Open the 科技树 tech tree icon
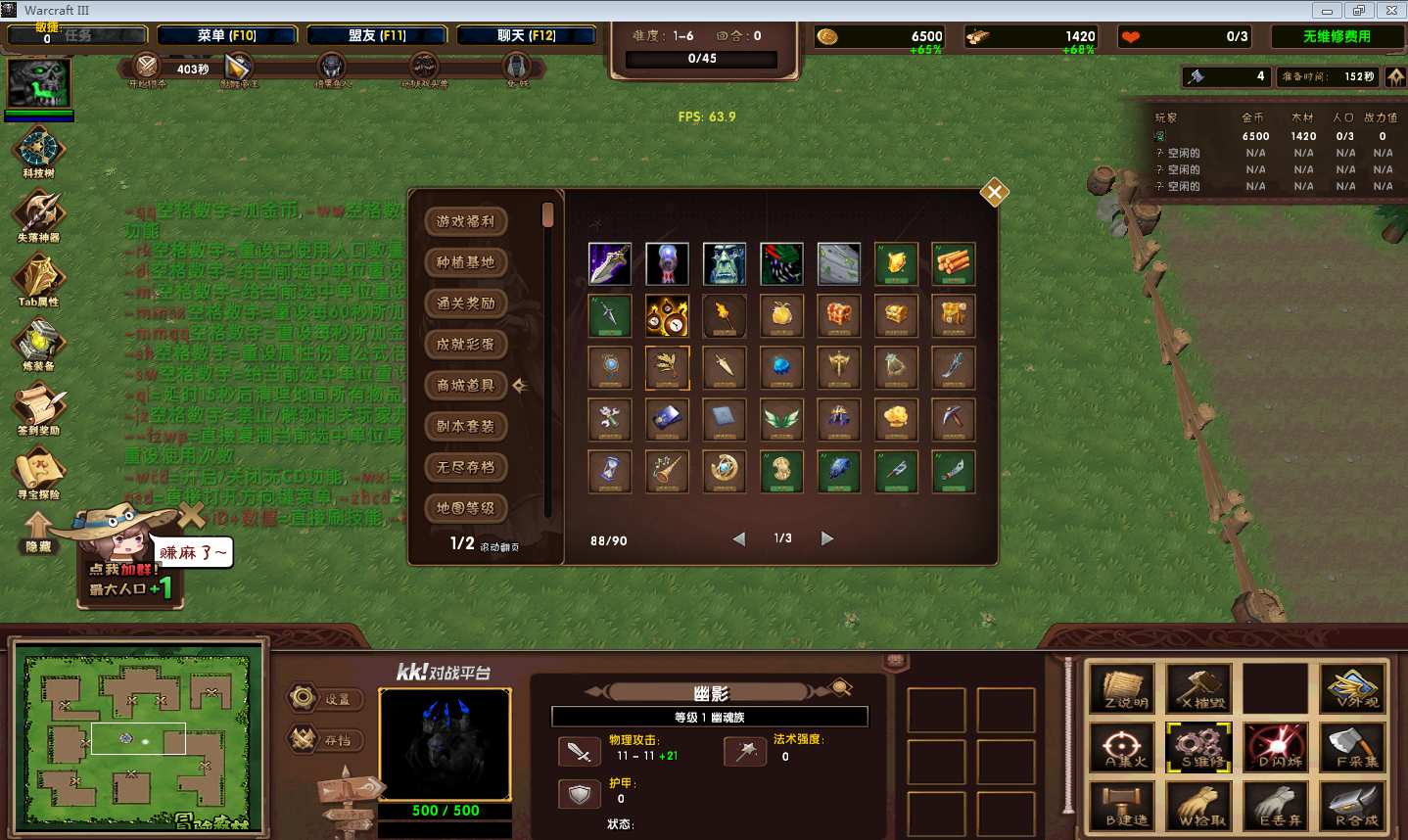The image size is (1408, 840). pyautogui.click(x=39, y=151)
